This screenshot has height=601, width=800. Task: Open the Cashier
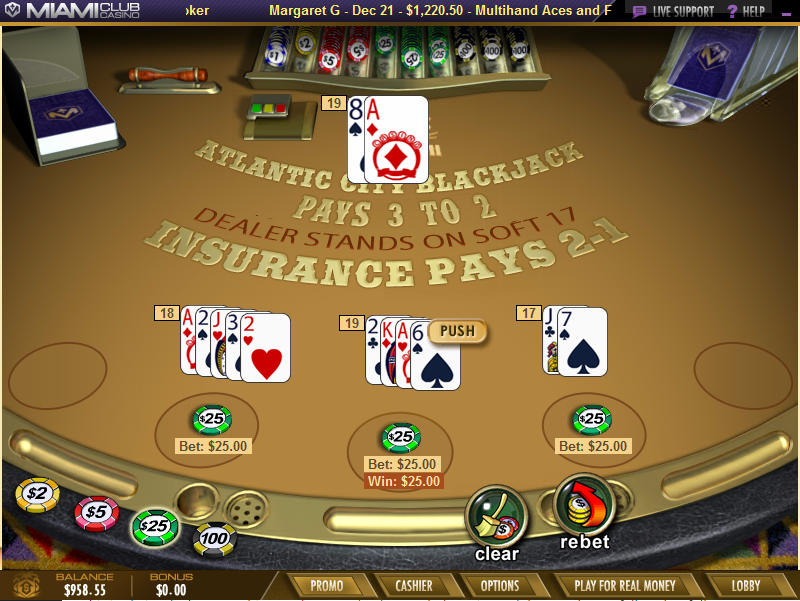click(413, 586)
